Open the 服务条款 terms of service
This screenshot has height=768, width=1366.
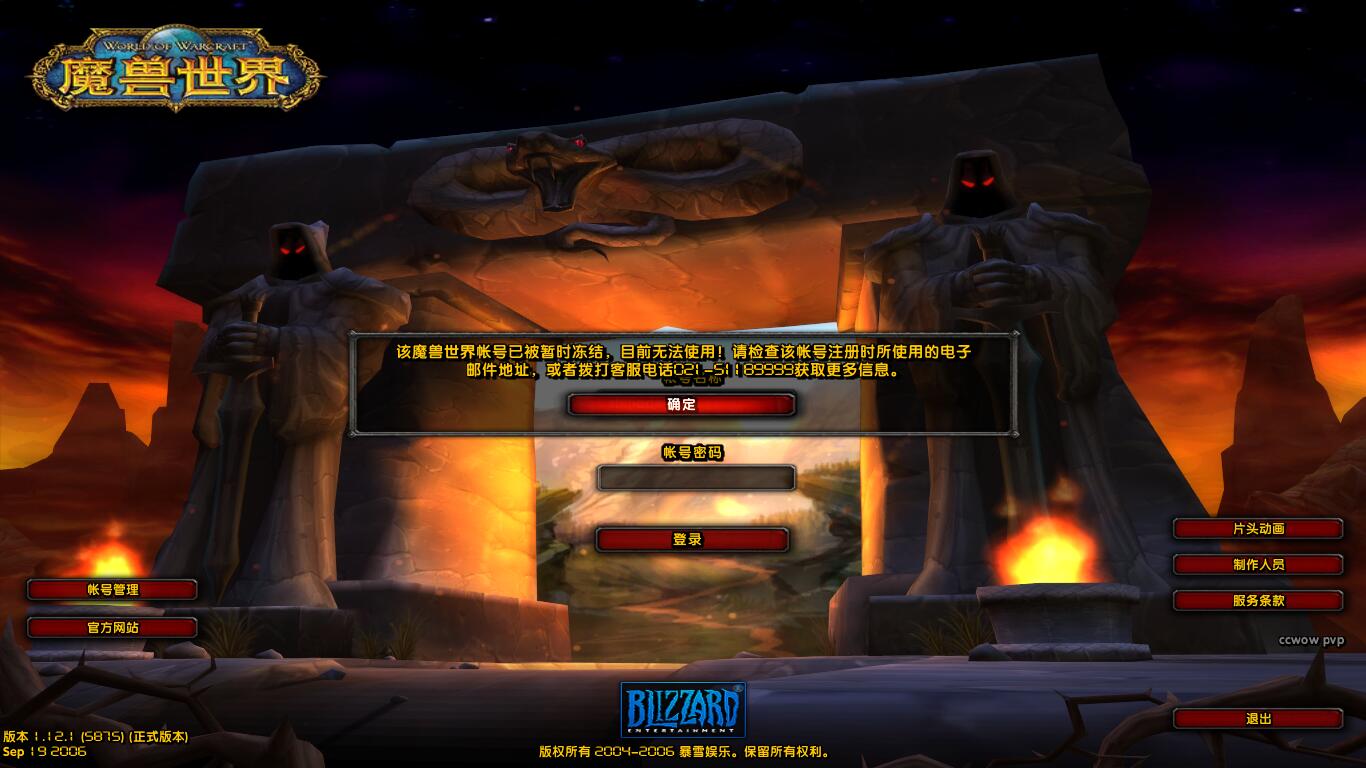(x=1257, y=601)
